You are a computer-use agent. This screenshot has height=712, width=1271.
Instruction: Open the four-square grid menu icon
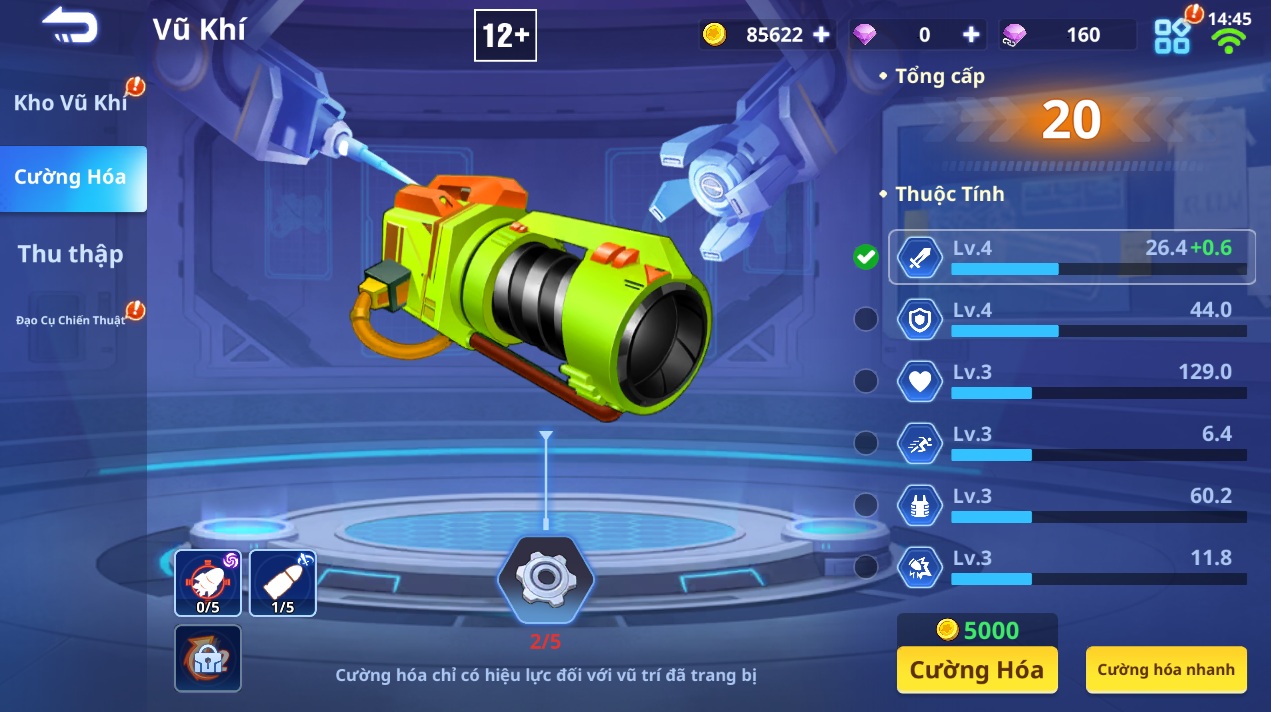(1172, 36)
